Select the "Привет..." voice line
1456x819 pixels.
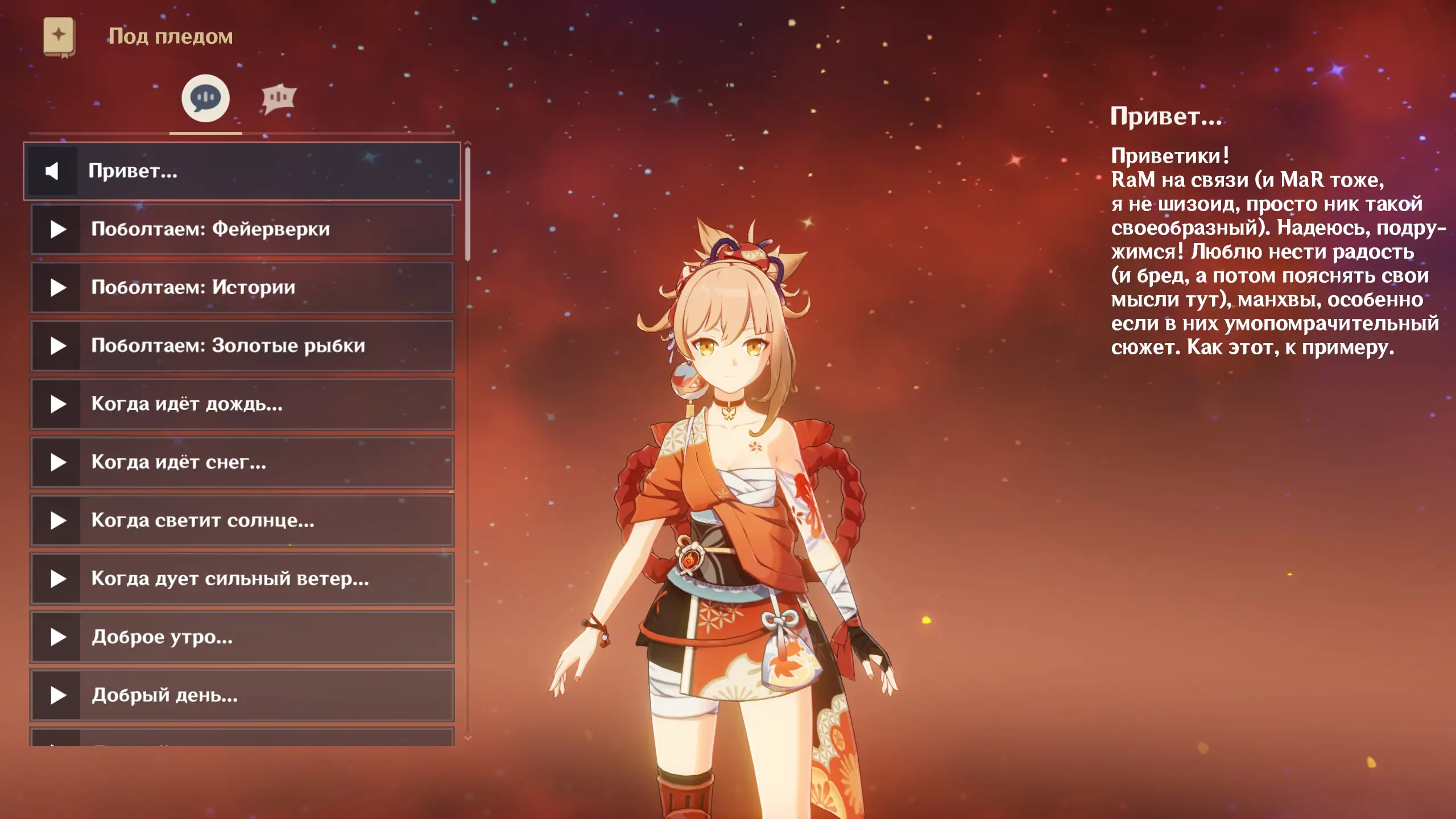point(242,171)
